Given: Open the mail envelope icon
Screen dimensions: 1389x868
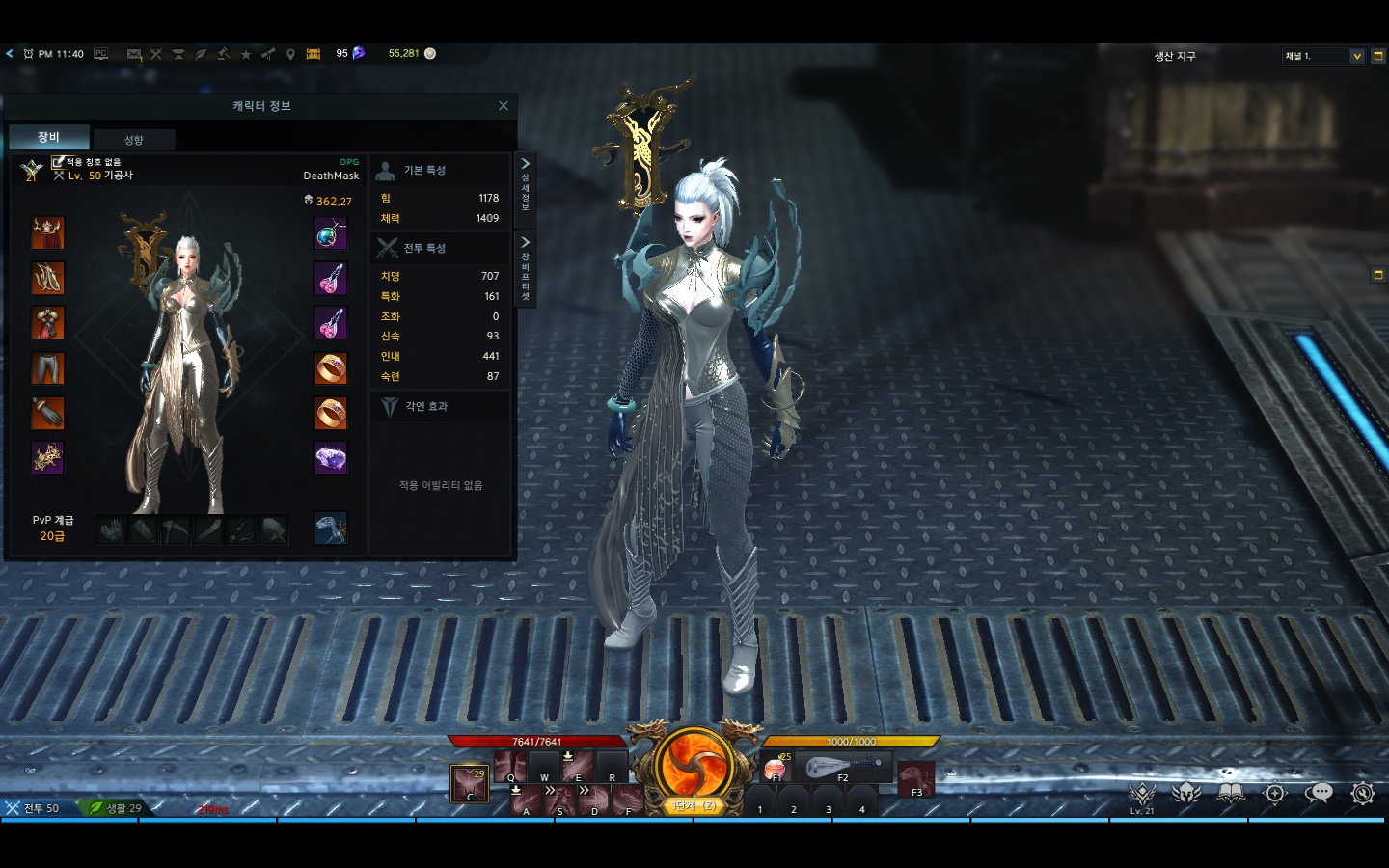Looking at the screenshot, I should (x=134, y=54).
